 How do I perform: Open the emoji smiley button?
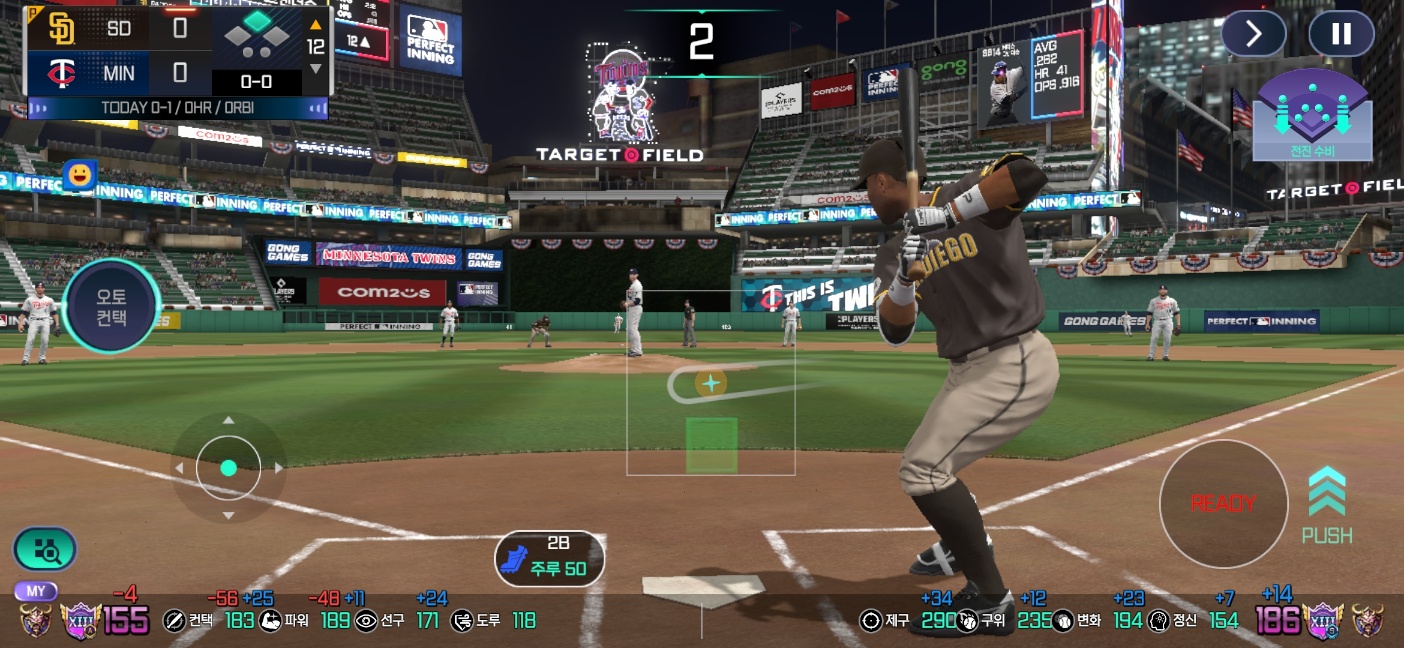click(79, 175)
